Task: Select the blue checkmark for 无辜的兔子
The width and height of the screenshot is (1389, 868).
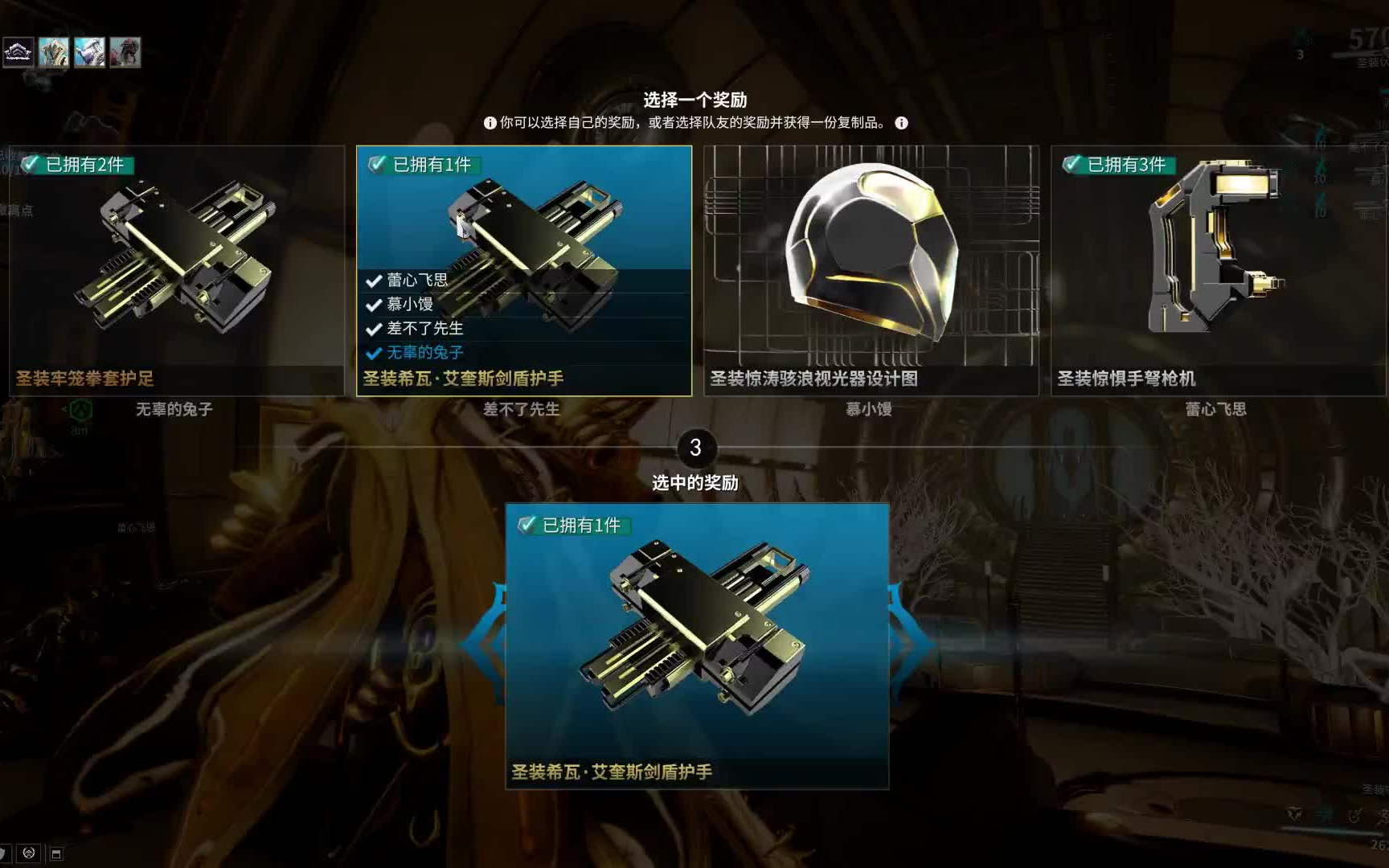Action: (x=372, y=352)
